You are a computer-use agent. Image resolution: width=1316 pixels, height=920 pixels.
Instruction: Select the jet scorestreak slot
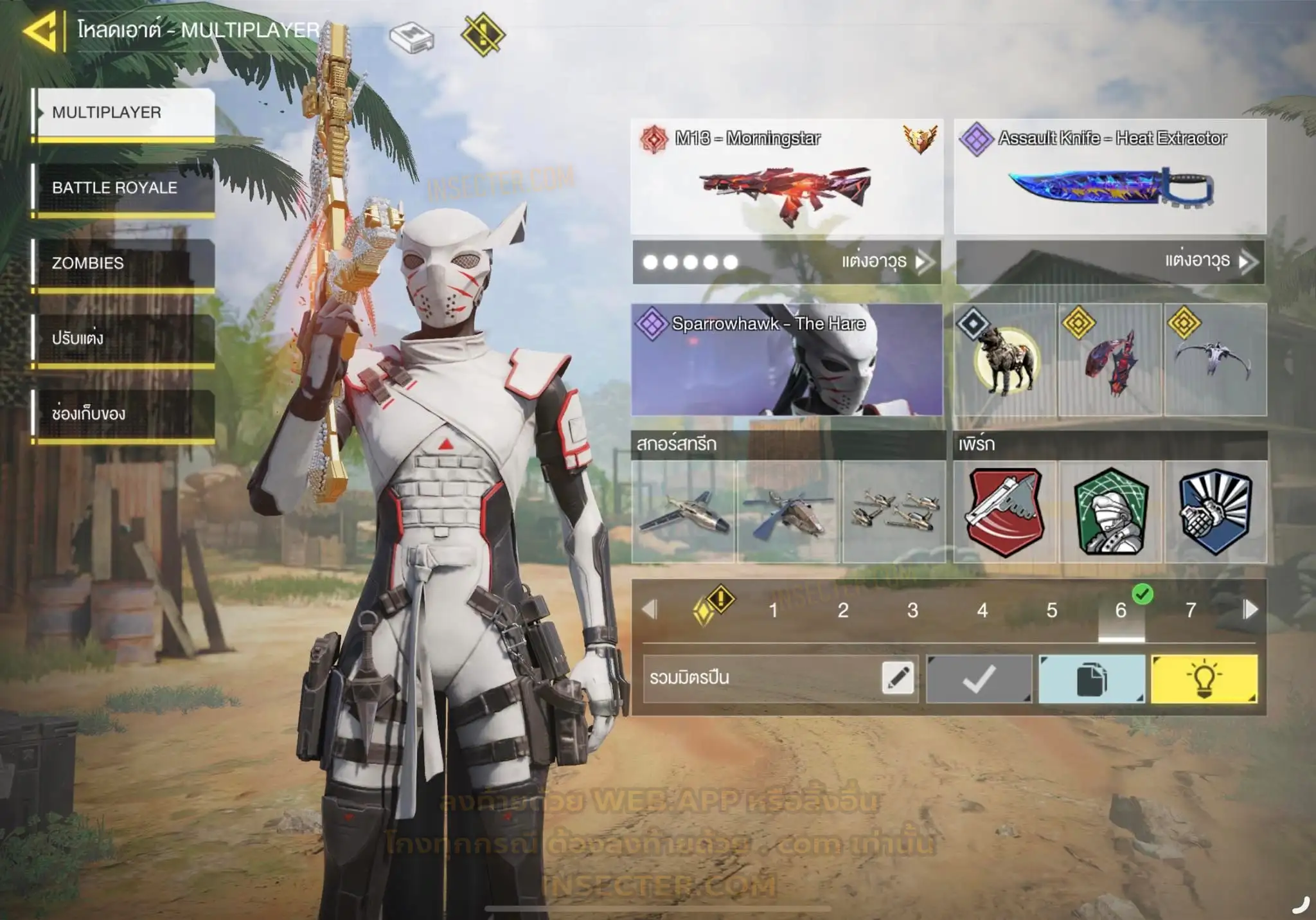click(x=684, y=512)
